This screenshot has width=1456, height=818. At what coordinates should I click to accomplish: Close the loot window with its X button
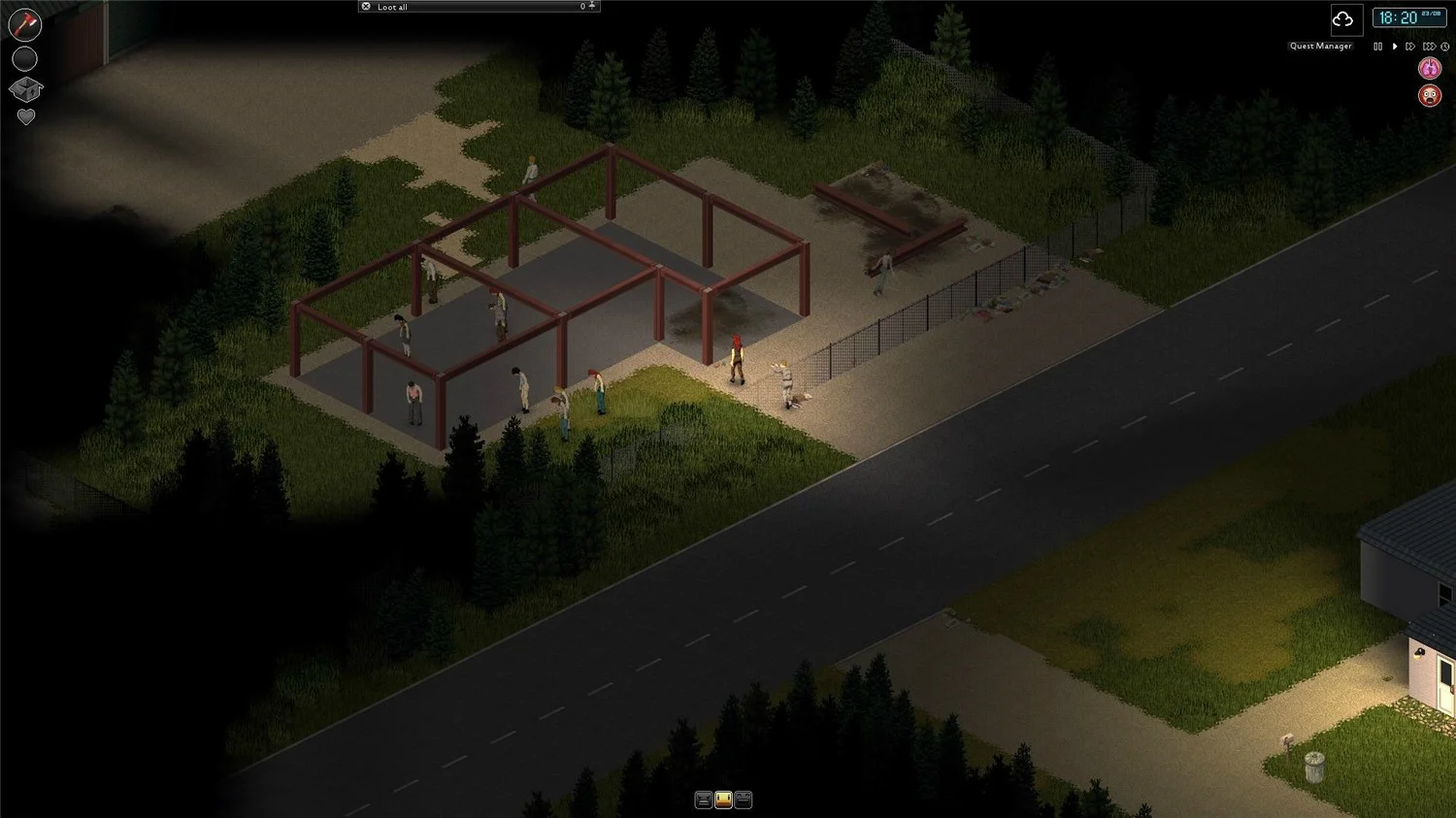click(366, 6)
